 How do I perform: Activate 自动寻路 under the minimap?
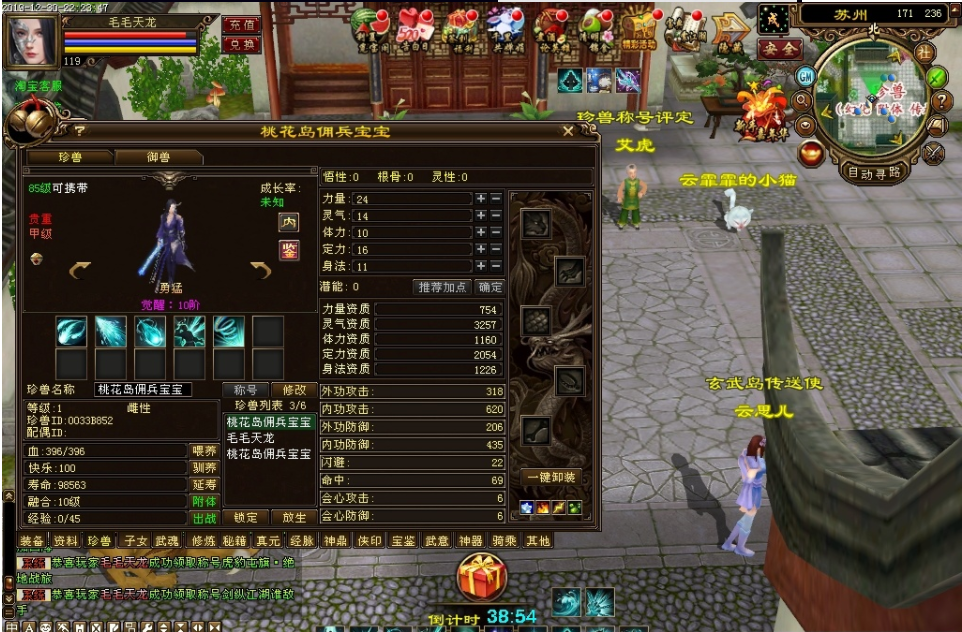pos(873,171)
